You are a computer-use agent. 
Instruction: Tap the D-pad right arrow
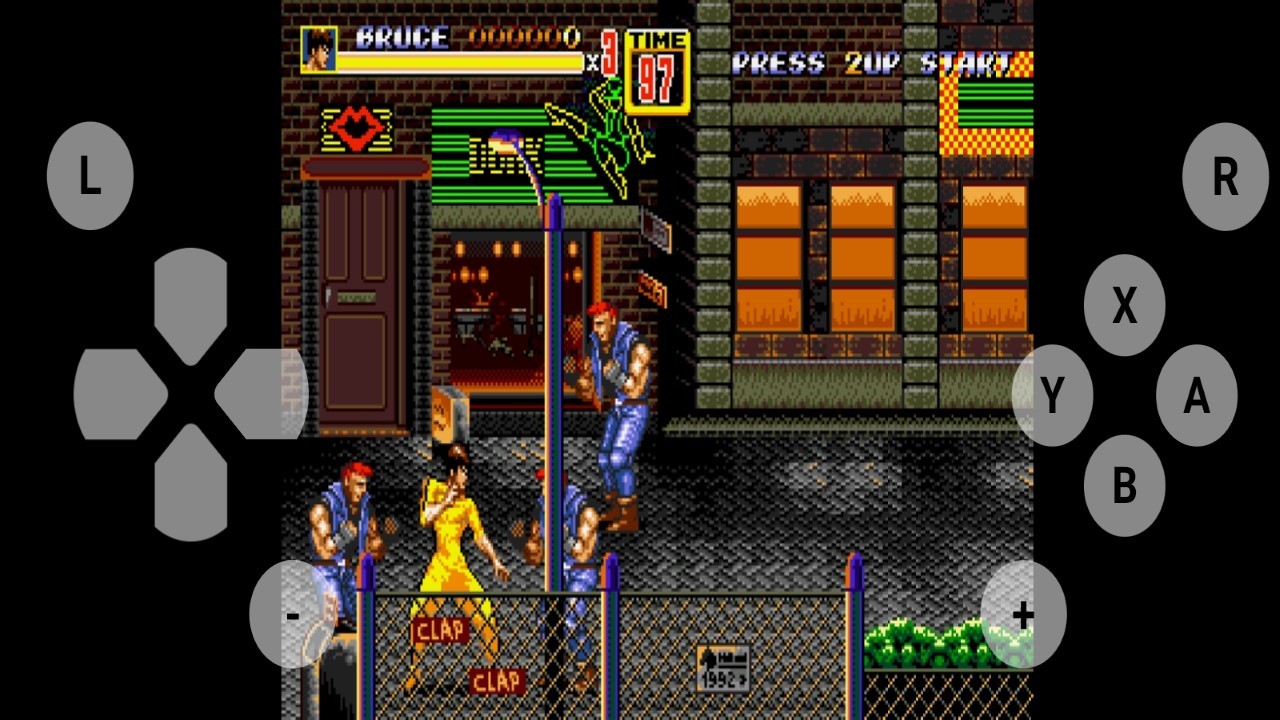tap(260, 394)
